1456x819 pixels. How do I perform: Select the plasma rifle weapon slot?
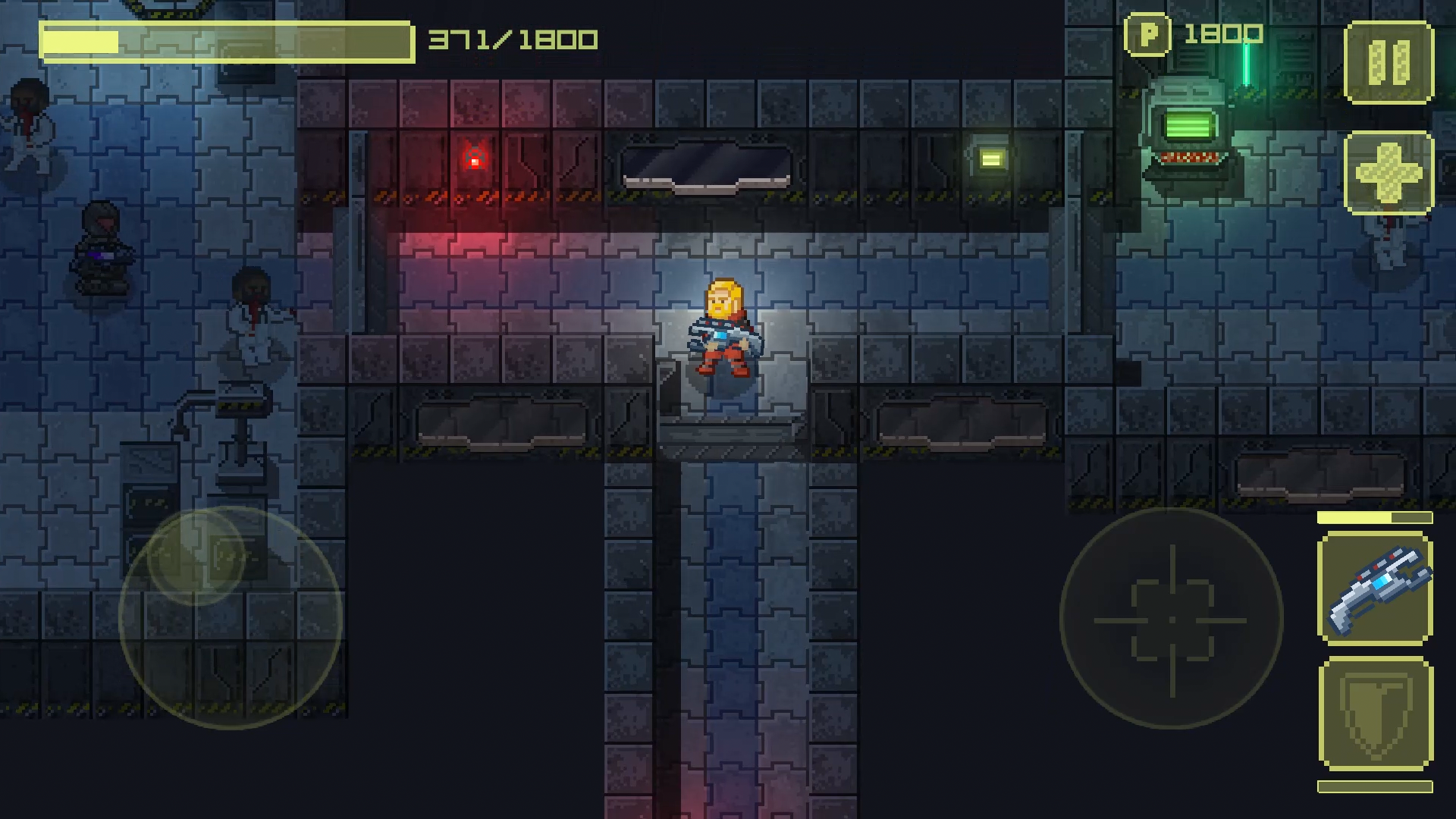[1375, 588]
